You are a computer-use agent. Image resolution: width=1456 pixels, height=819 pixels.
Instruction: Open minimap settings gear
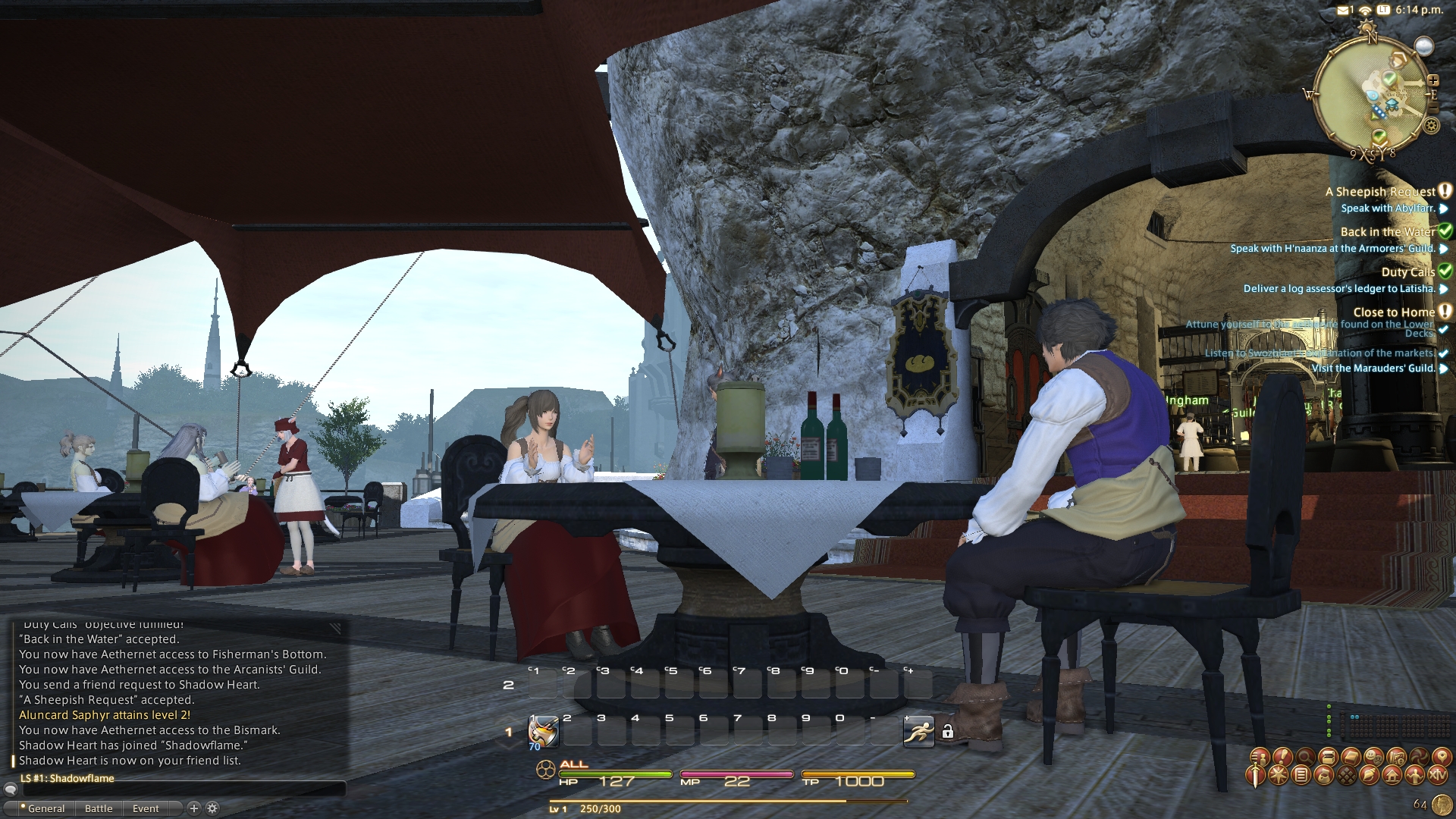[1432, 126]
